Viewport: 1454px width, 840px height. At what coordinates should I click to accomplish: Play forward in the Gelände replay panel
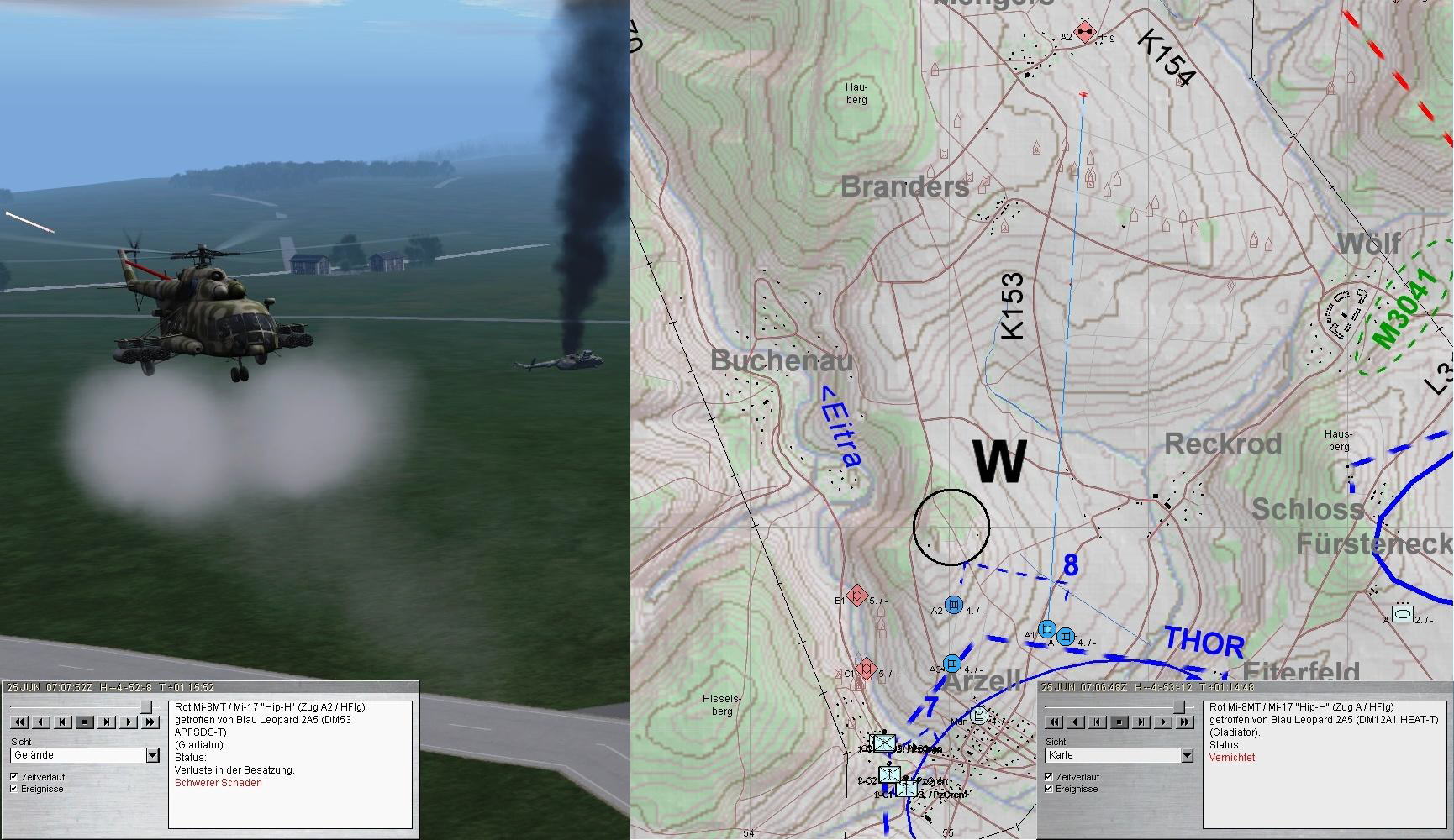128,722
